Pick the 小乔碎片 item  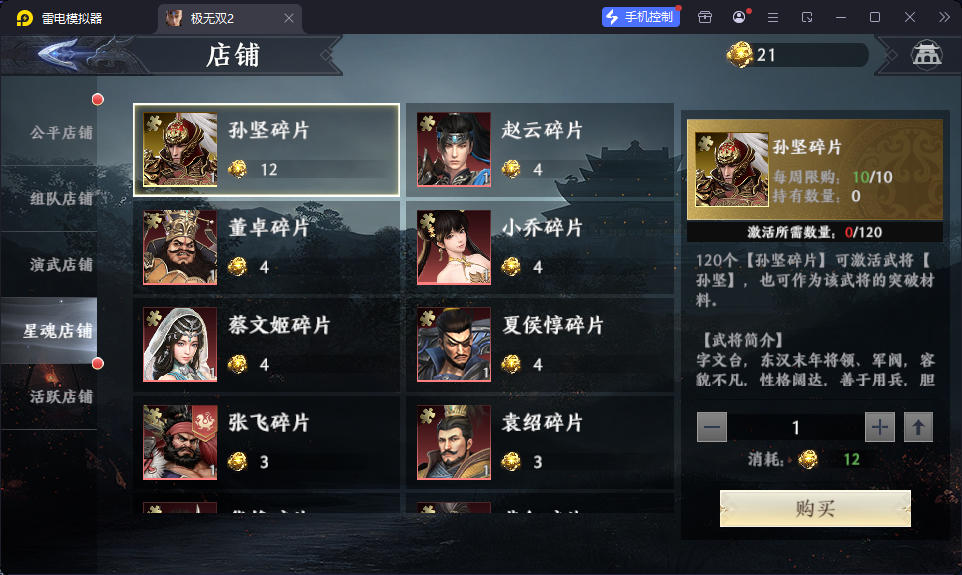539,248
